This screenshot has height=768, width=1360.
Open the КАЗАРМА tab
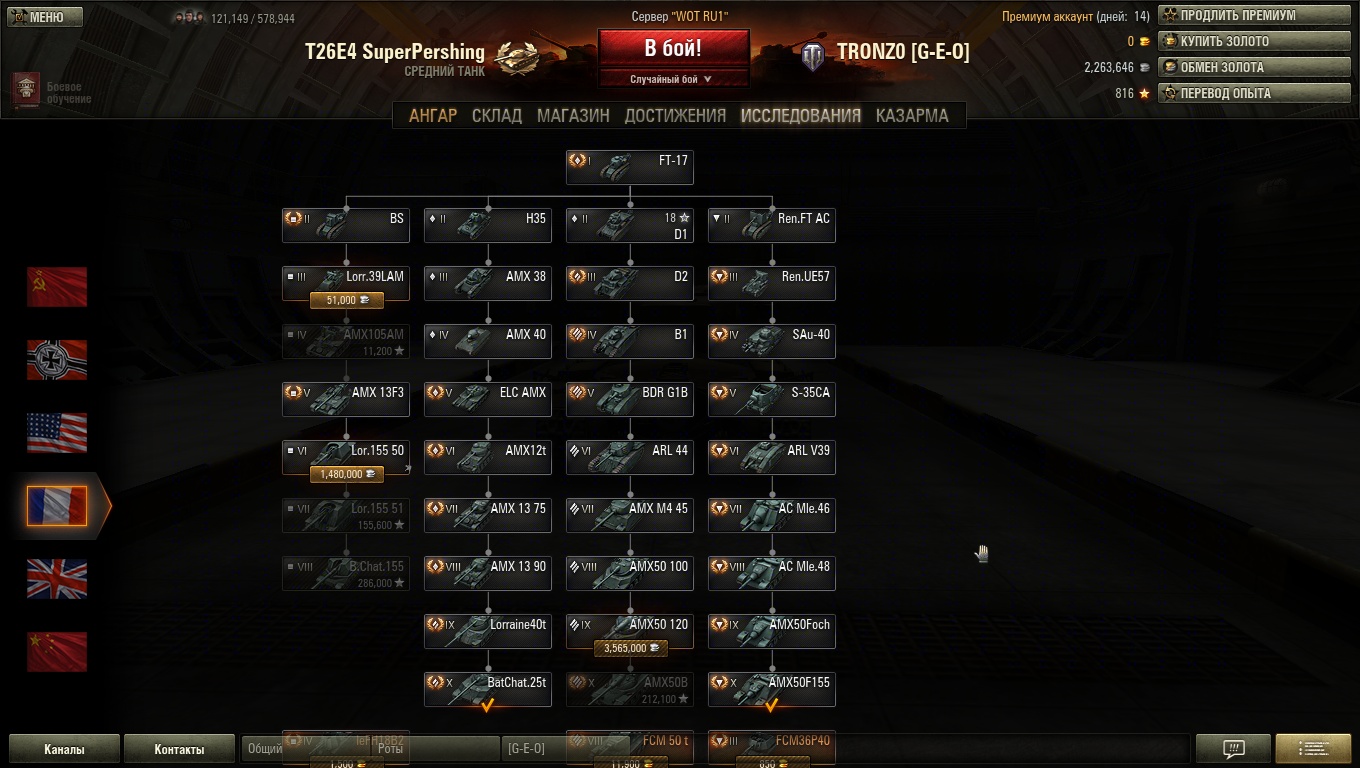[912, 115]
